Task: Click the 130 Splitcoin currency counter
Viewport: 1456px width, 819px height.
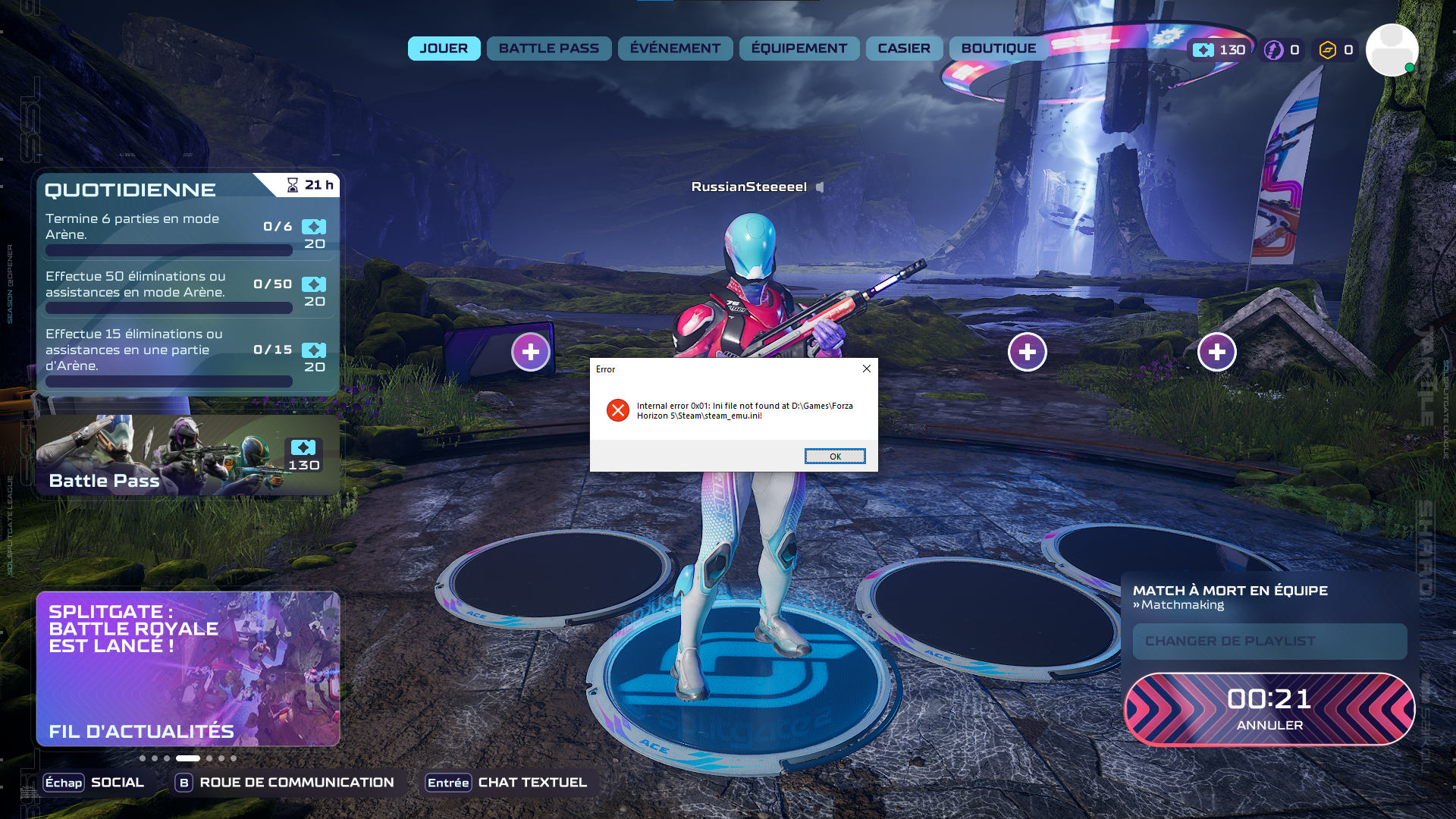Action: point(1219,50)
